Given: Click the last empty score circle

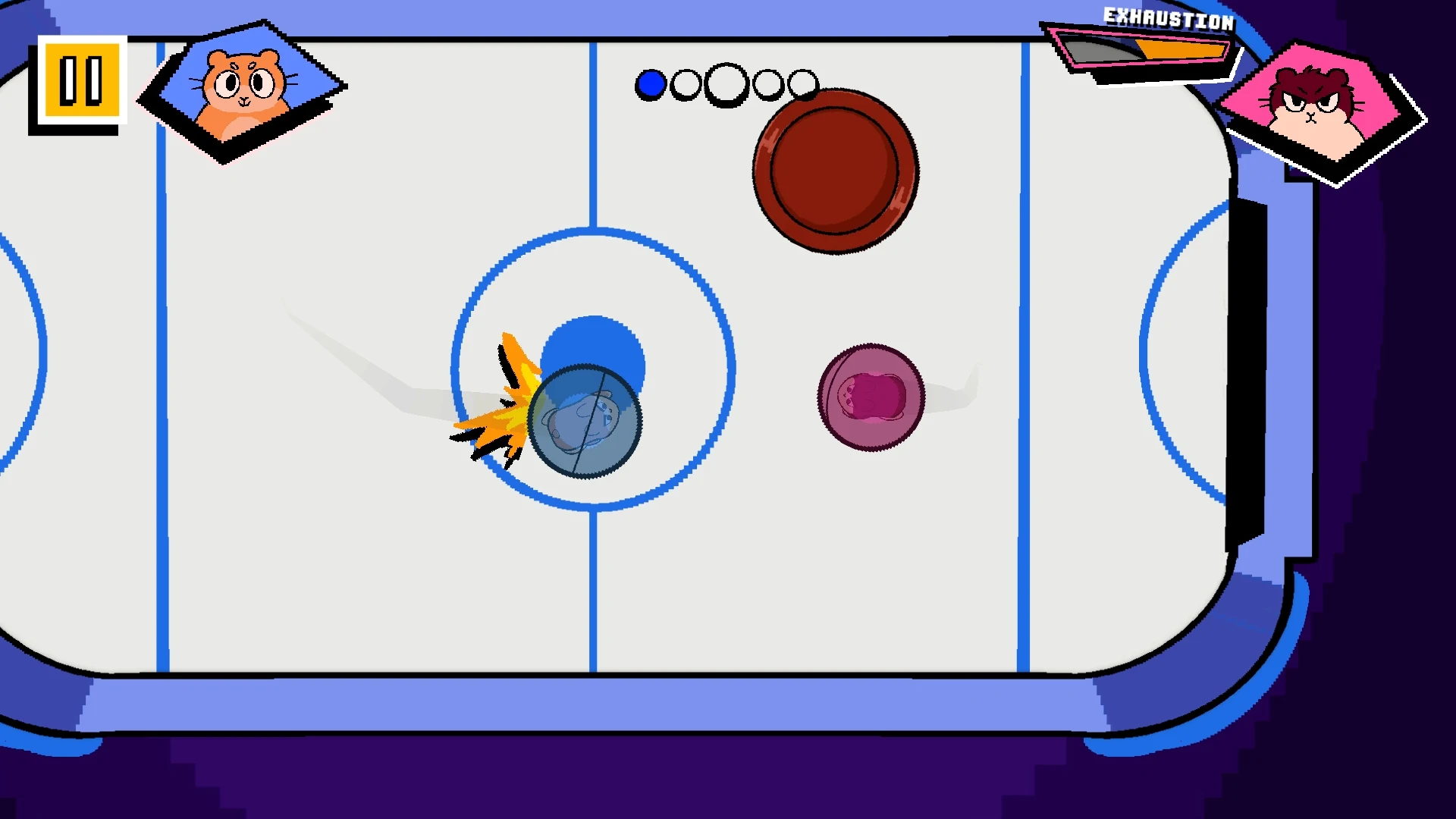Looking at the screenshot, I should pos(804,83).
